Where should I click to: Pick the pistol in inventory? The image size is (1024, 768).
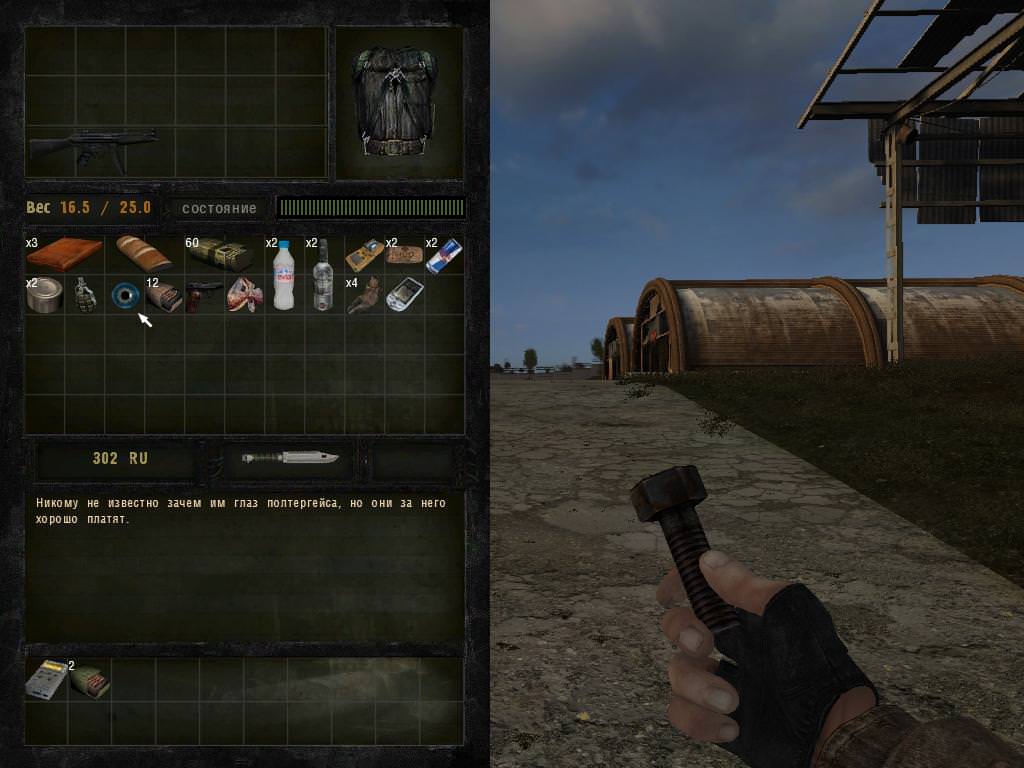pyautogui.click(x=204, y=294)
